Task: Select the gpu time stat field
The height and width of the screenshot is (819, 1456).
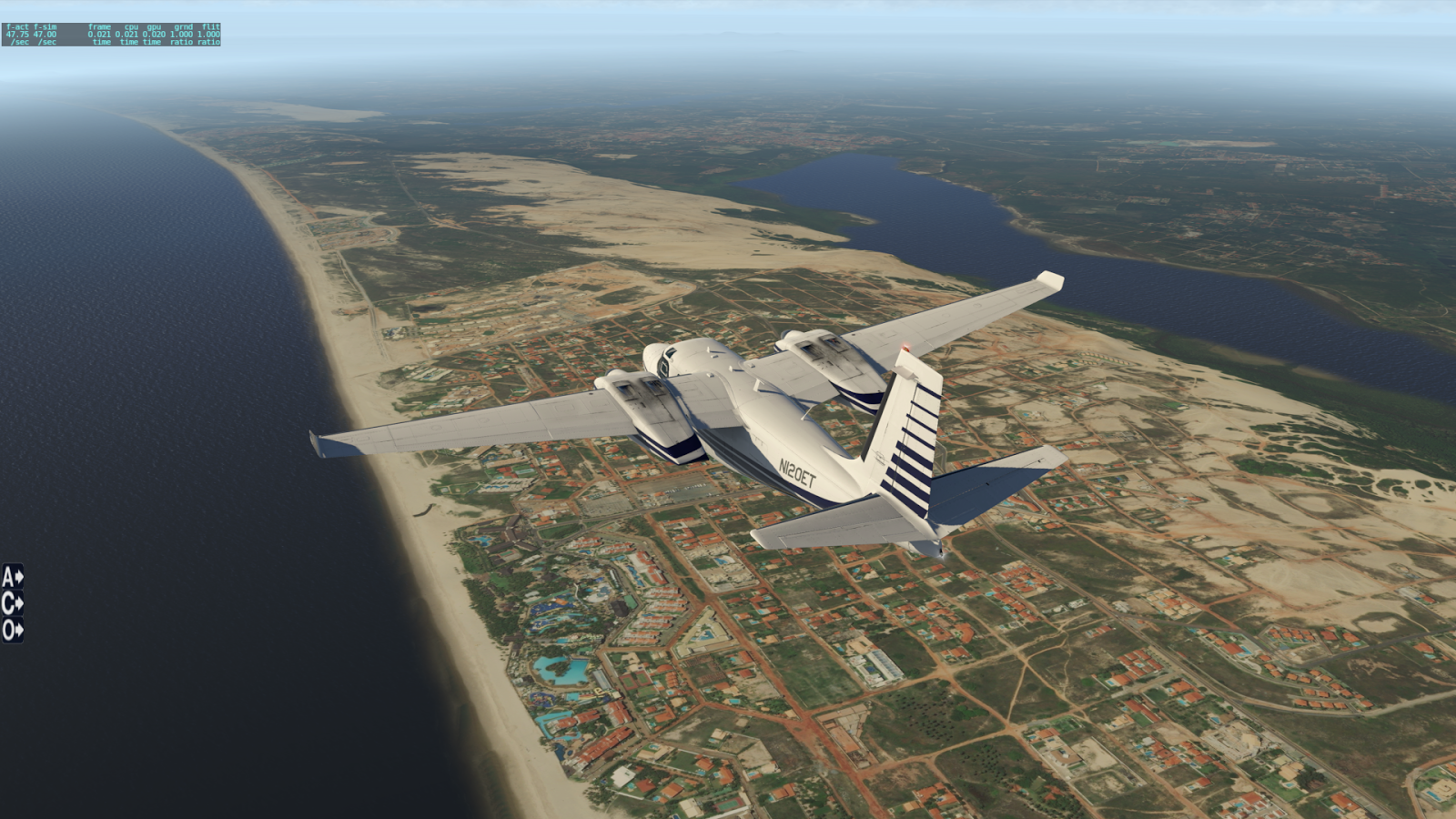Action: (x=154, y=34)
